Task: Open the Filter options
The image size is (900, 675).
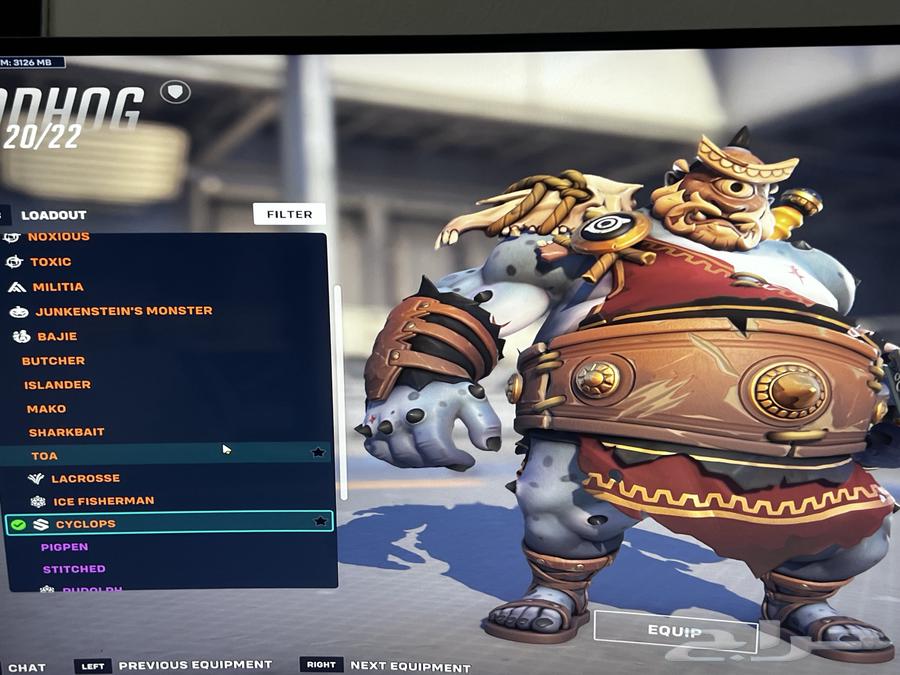Action: tap(289, 214)
